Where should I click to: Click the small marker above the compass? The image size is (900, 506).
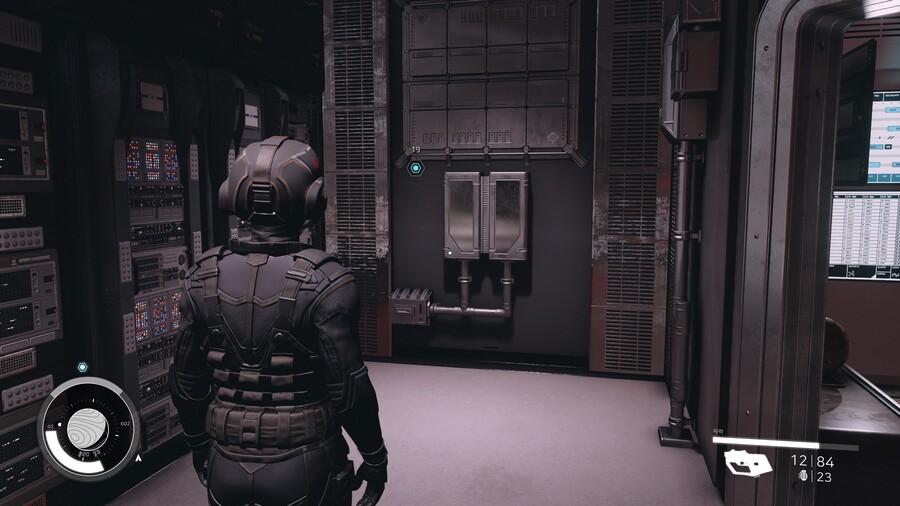coord(82,367)
